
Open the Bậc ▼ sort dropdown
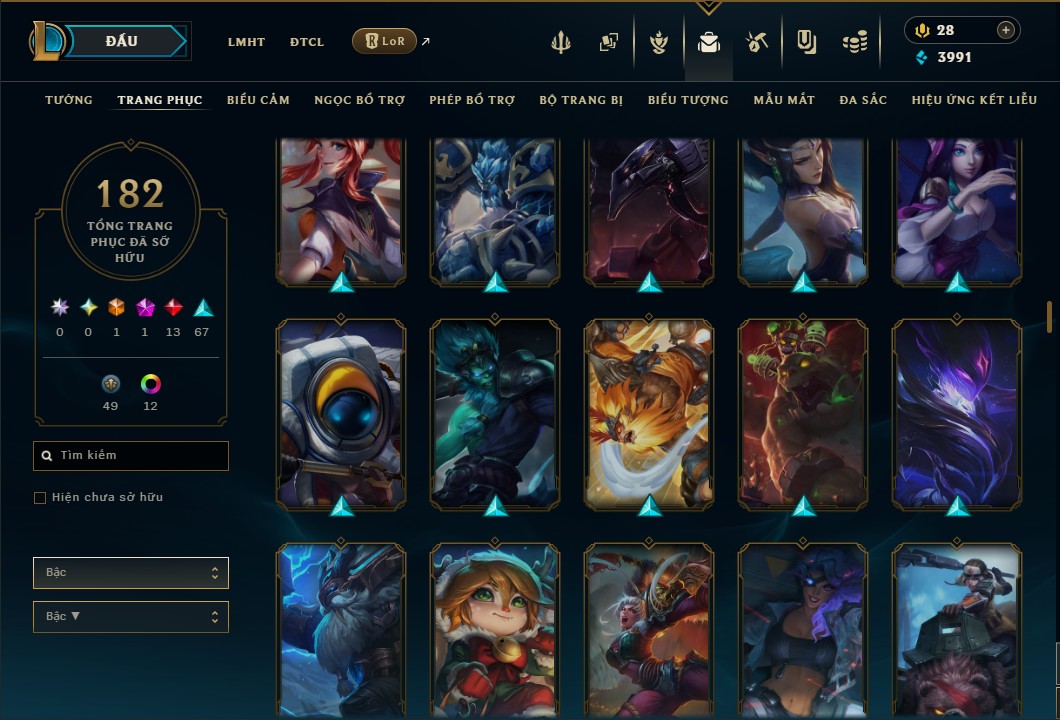pos(131,616)
